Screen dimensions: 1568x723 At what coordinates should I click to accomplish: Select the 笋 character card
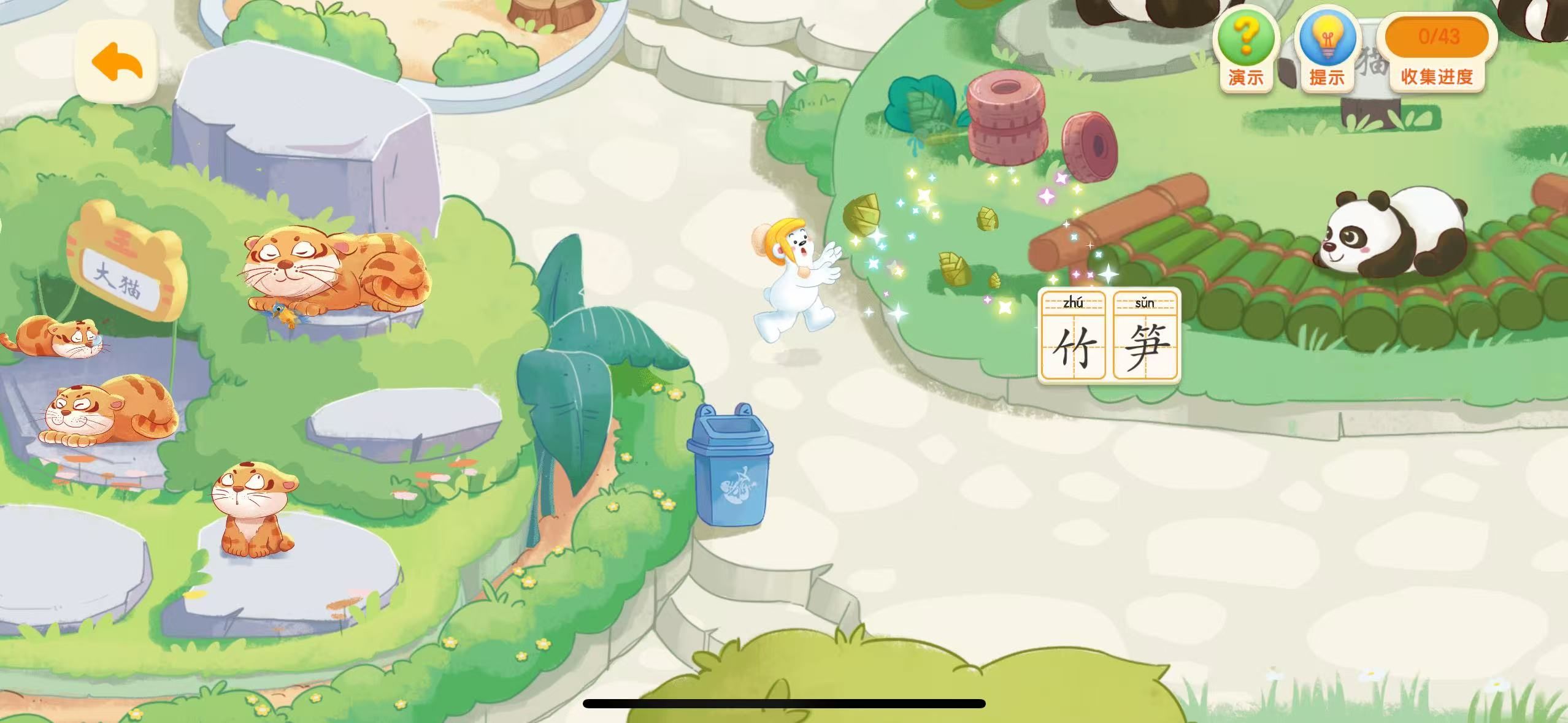pos(1145,335)
